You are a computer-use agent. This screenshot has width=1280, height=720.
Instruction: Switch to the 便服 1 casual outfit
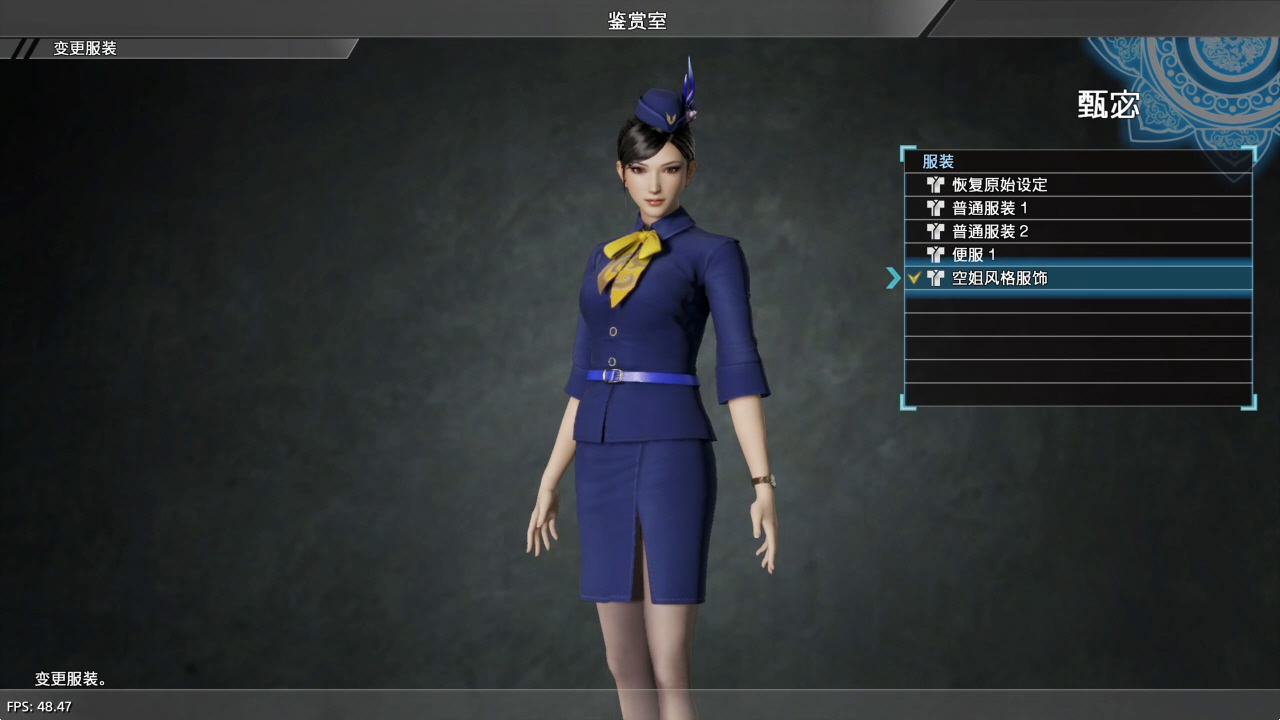tap(974, 255)
